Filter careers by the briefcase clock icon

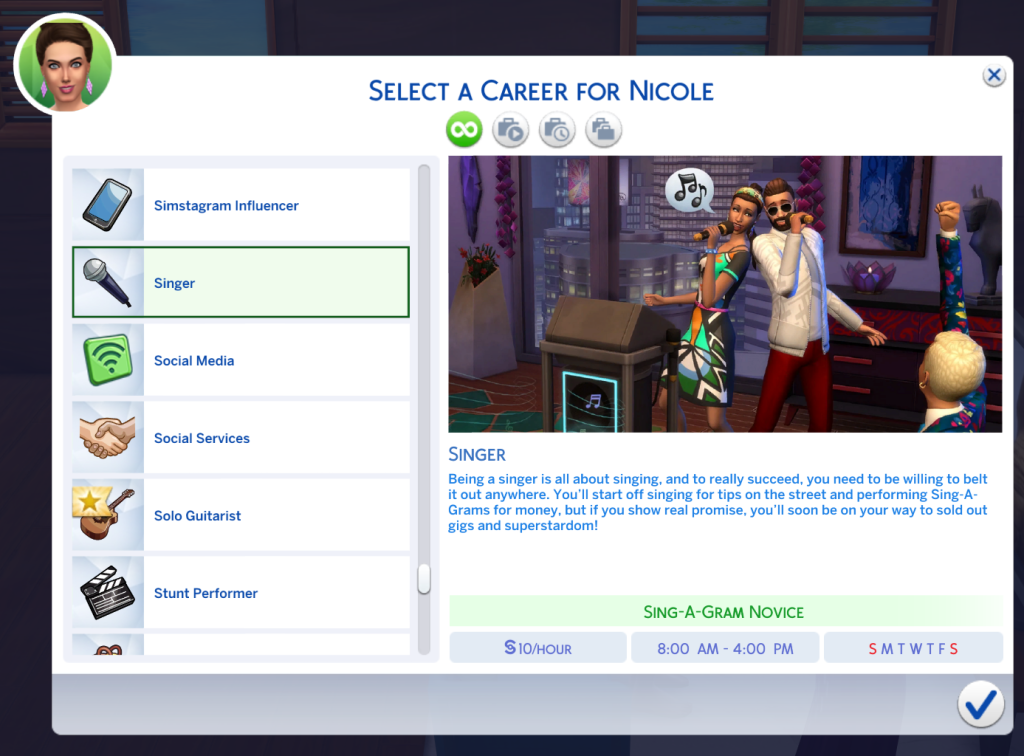(557, 129)
